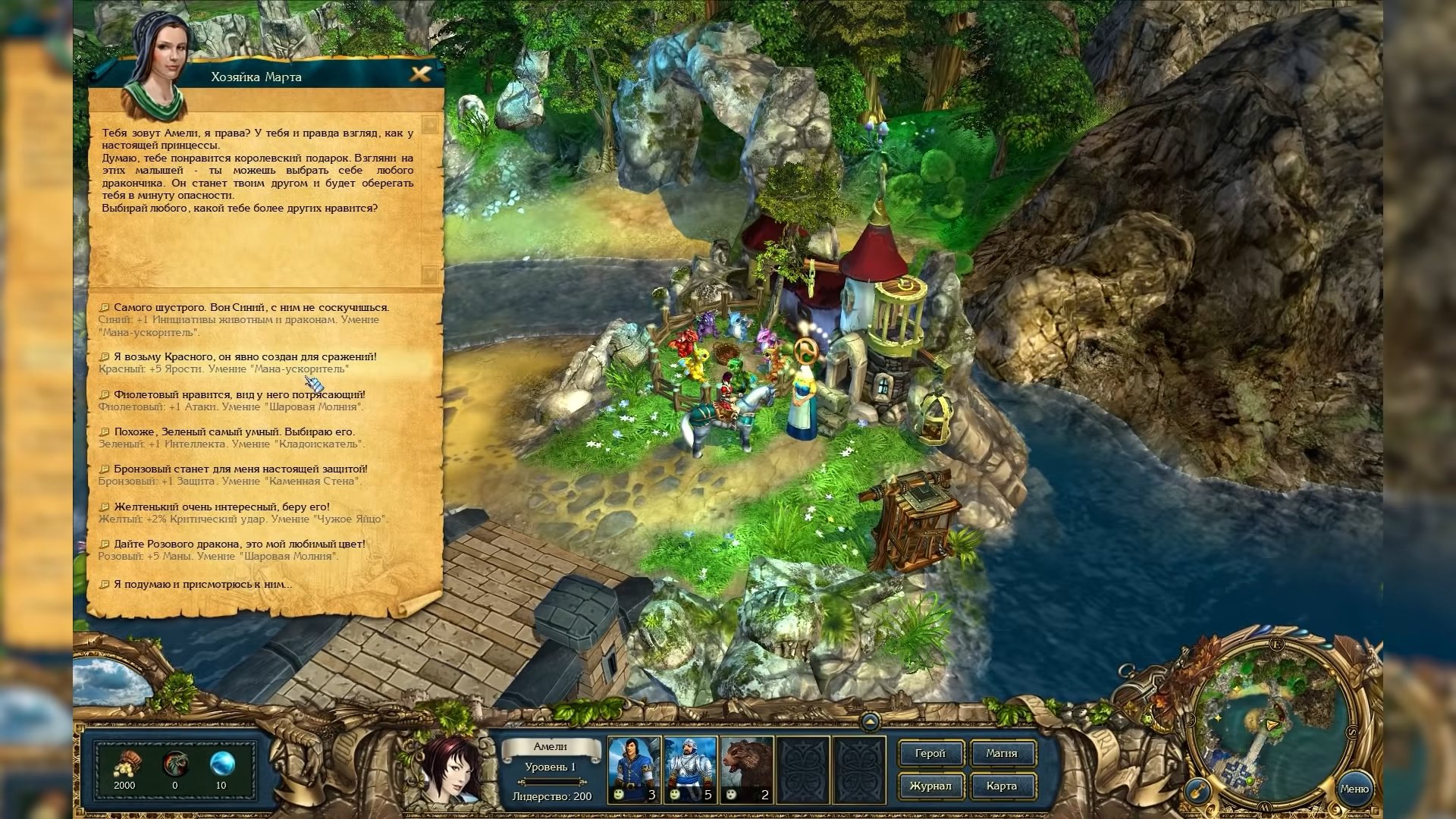Choose the Зеленый dragon reply

[234, 432]
